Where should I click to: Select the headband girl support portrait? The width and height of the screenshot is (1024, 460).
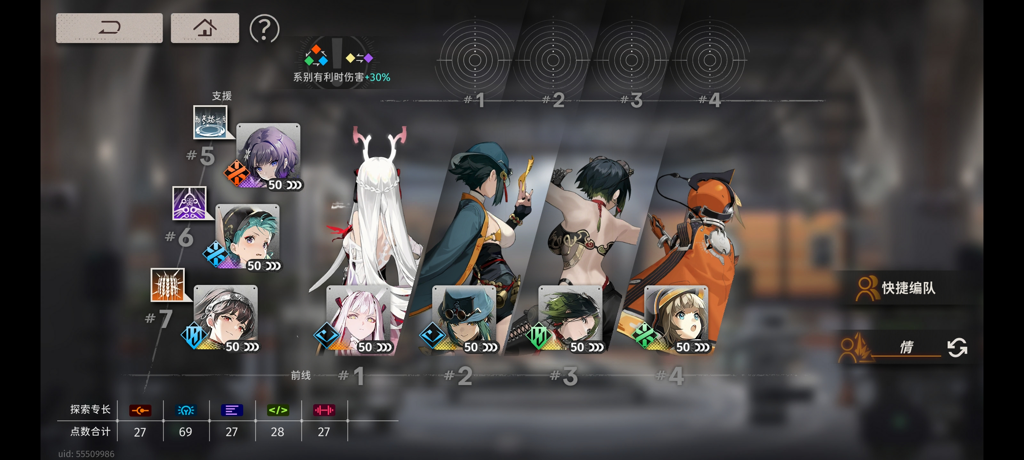click(225, 318)
